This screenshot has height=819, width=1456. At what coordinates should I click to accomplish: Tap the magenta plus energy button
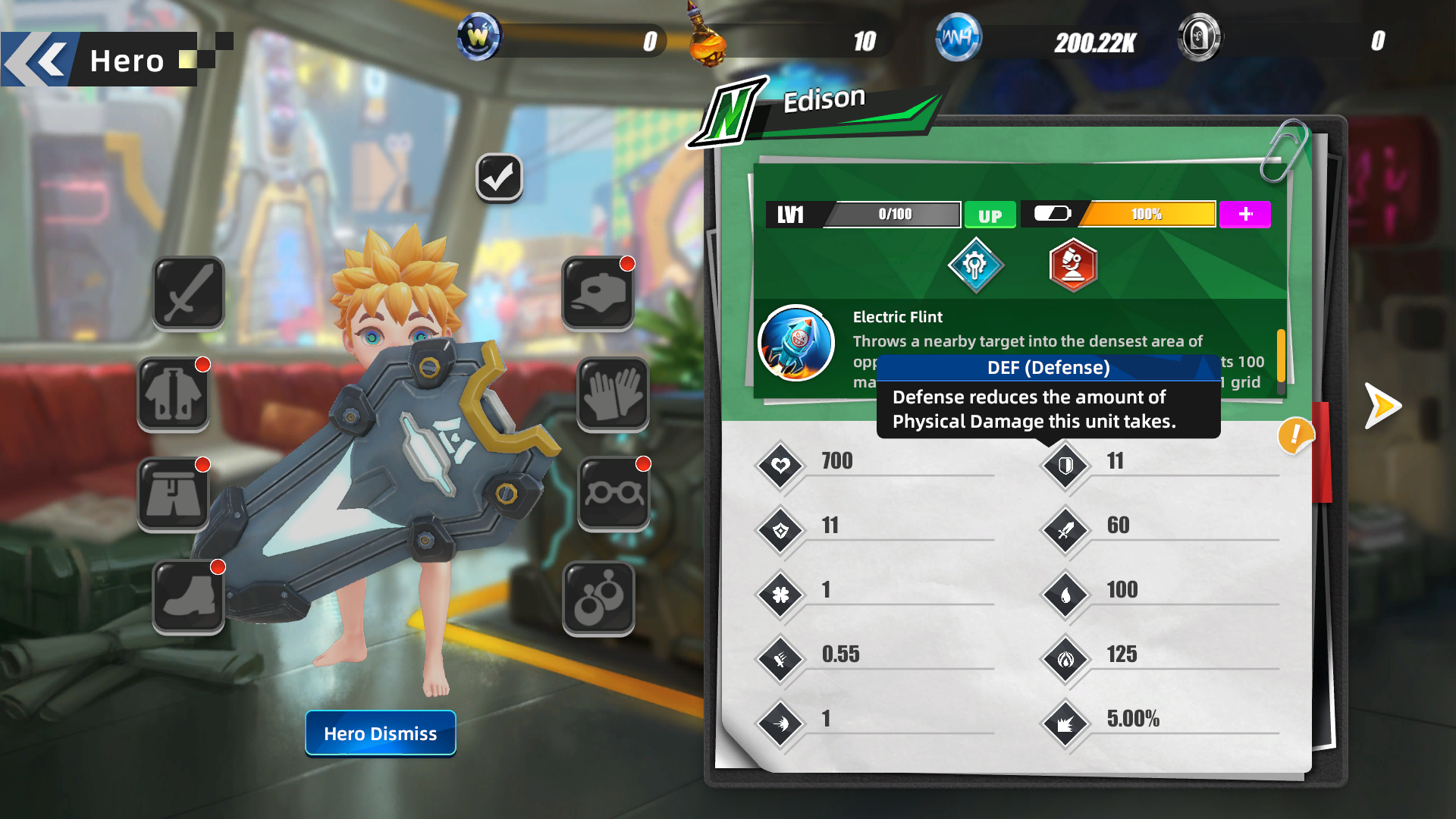(1244, 215)
